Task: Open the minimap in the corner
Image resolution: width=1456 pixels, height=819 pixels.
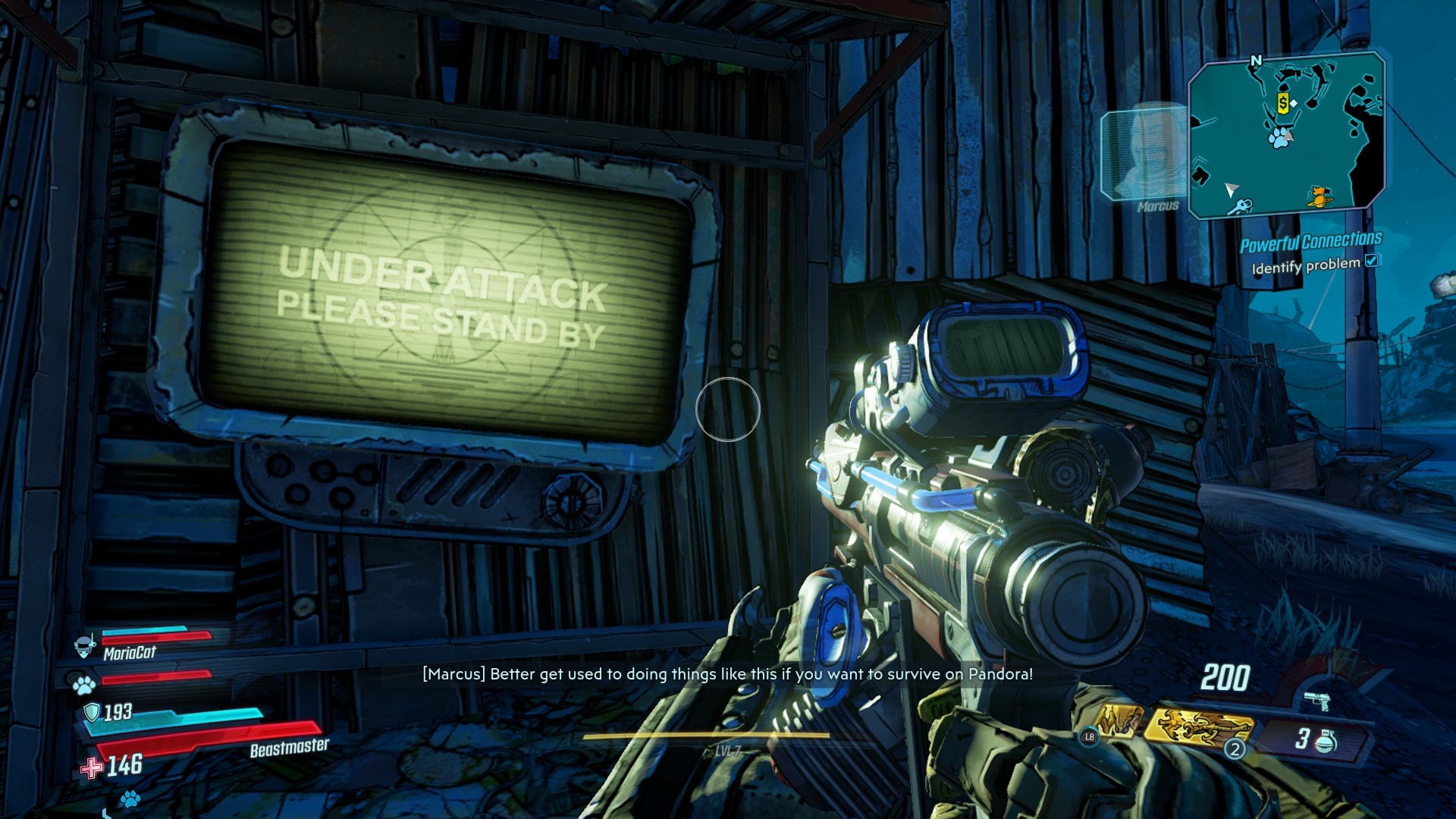Action: (x=1286, y=135)
